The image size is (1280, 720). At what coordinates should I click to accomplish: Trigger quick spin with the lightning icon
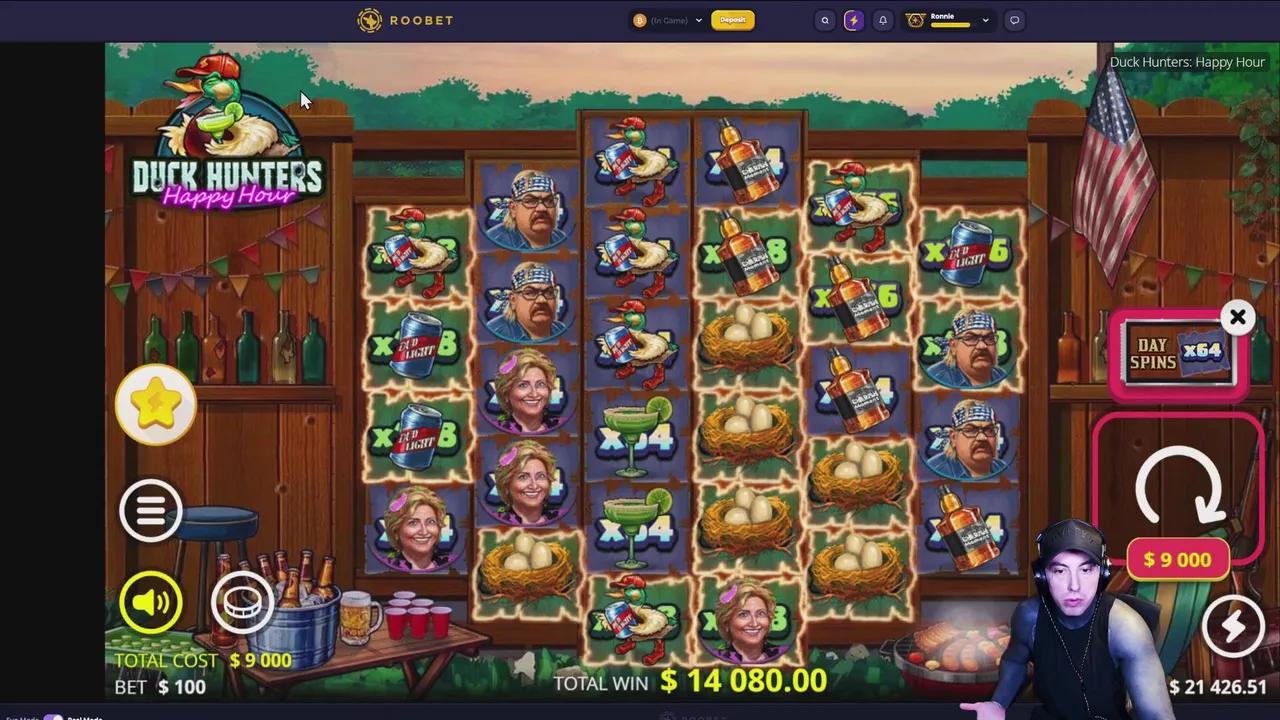pyautogui.click(x=1234, y=625)
